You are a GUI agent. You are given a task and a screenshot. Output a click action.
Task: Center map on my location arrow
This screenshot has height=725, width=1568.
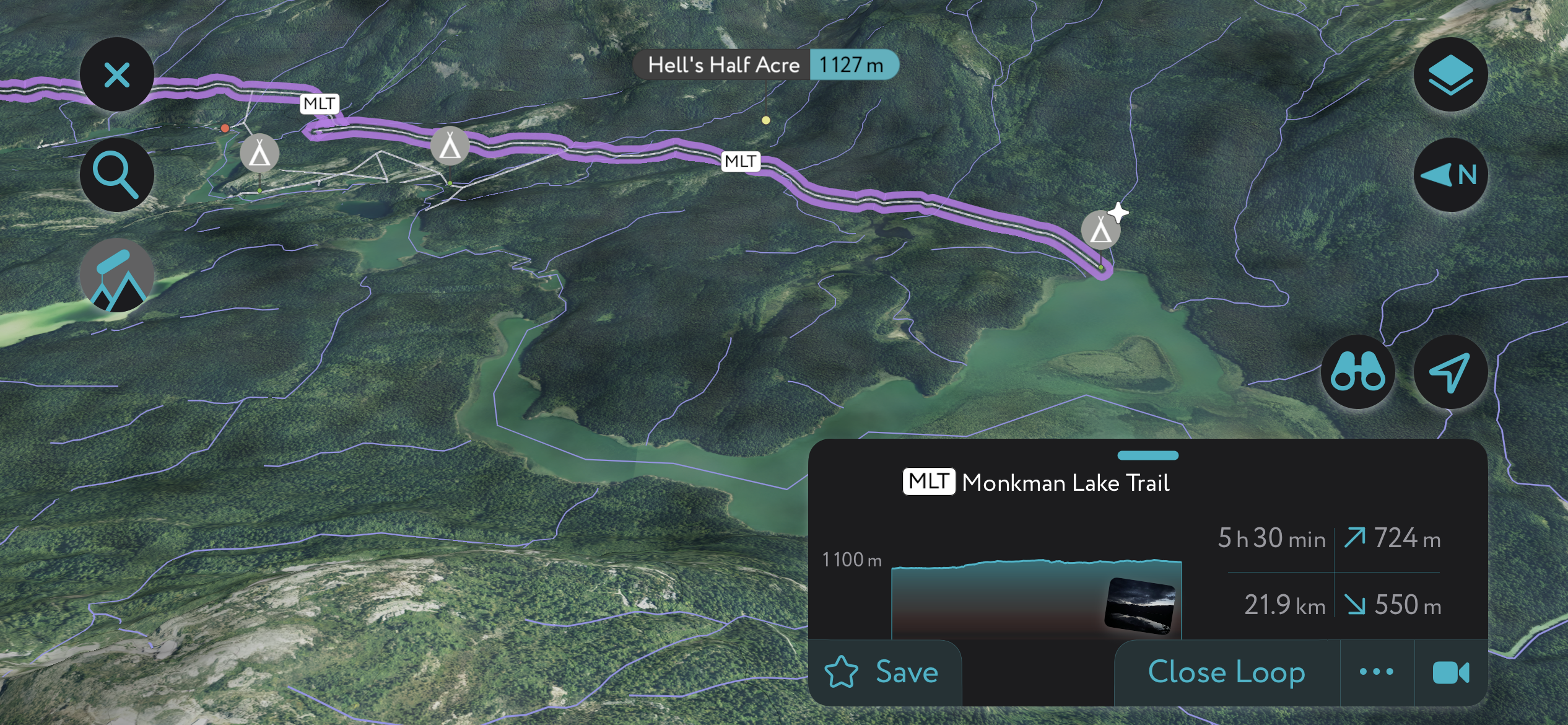point(1450,372)
